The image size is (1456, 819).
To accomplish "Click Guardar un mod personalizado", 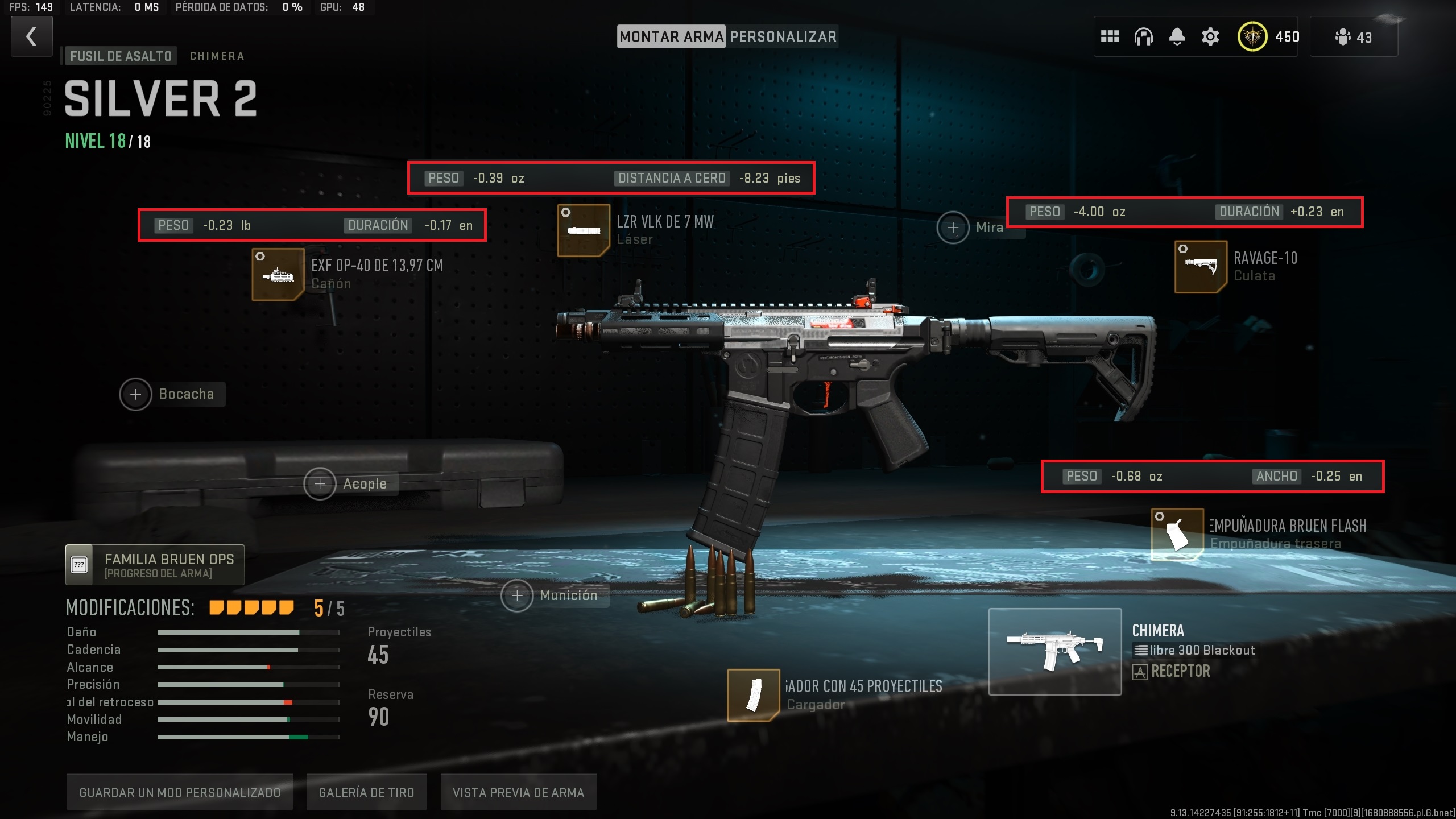I will 180,792.
